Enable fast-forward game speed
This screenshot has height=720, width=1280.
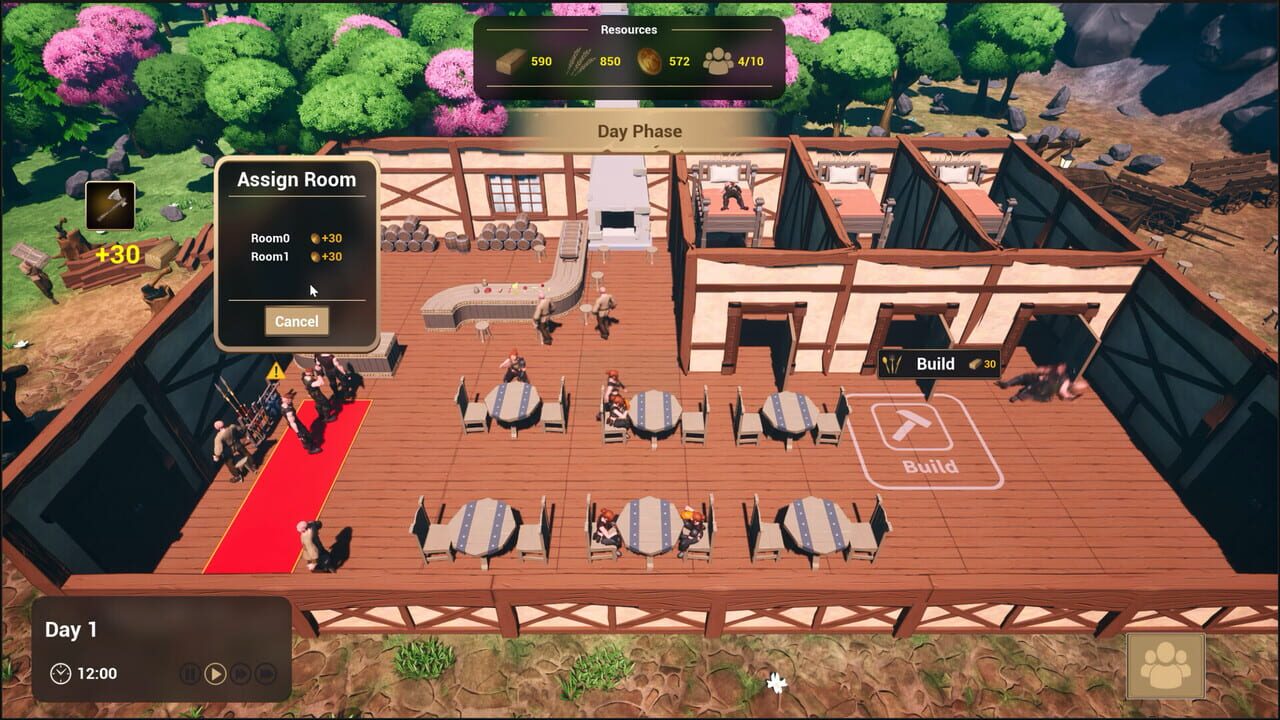(x=239, y=673)
